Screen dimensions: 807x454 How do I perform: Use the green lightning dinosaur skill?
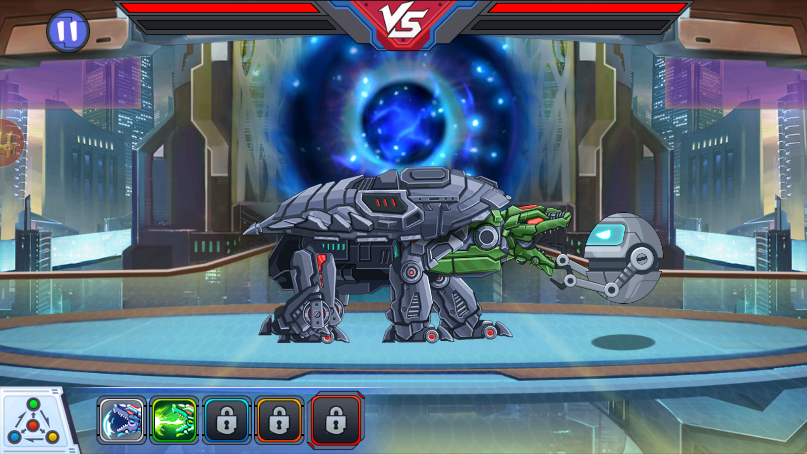click(174, 421)
